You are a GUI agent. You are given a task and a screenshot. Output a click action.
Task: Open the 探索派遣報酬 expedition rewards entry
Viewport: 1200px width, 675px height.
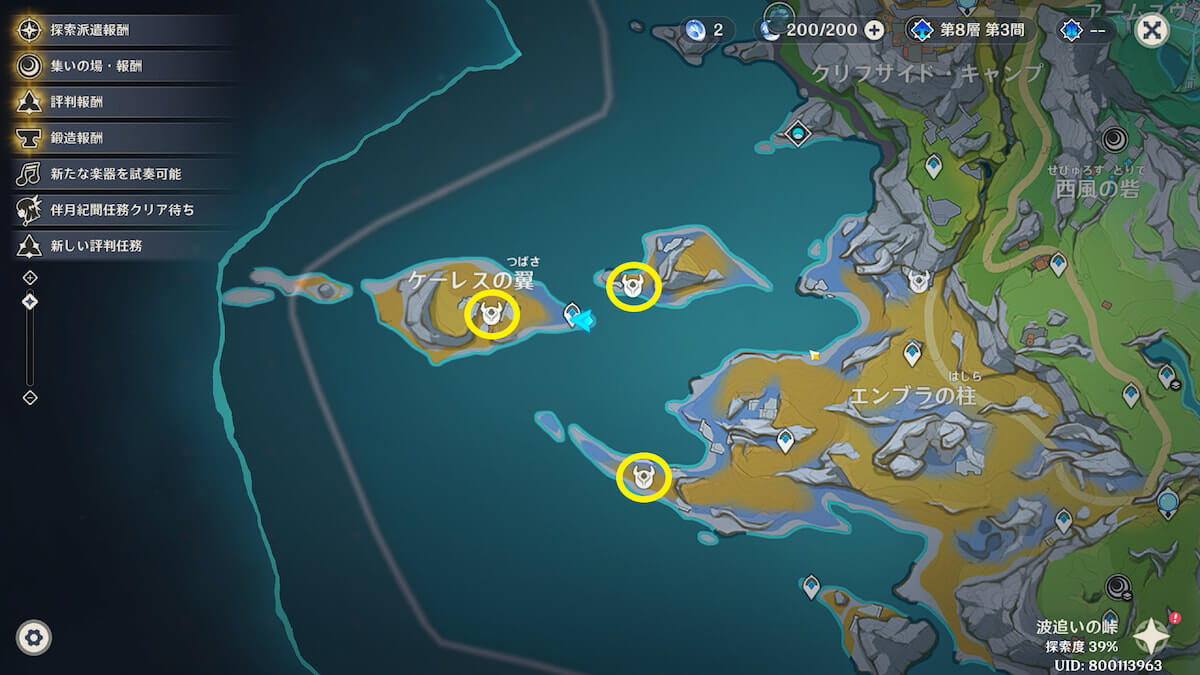coord(90,30)
